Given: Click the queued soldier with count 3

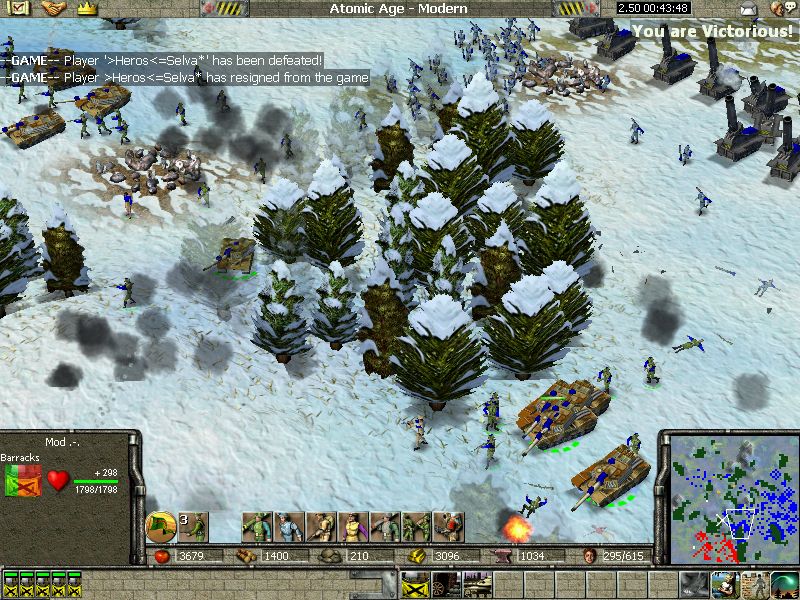Looking at the screenshot, I should coord(193,527).
